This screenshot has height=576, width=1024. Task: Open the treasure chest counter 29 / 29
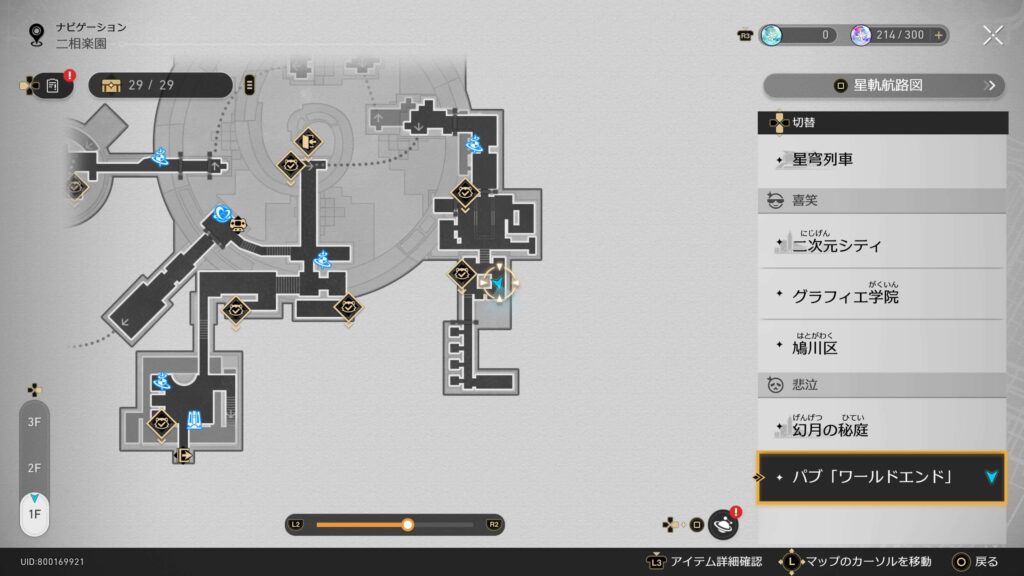[160, 85]
